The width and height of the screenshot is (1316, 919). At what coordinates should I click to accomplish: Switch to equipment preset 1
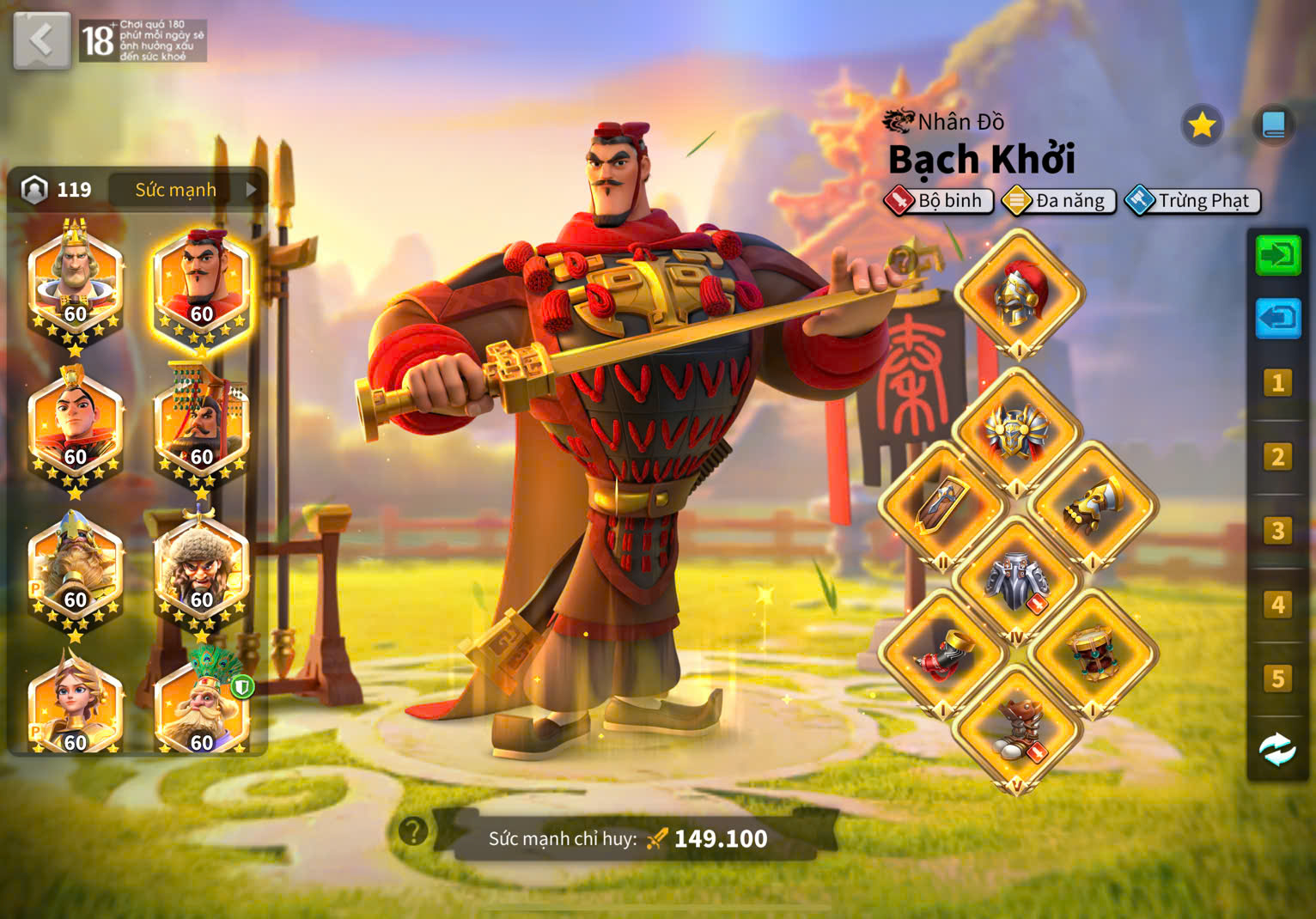pyautogui.click(x=1278, y=383)
